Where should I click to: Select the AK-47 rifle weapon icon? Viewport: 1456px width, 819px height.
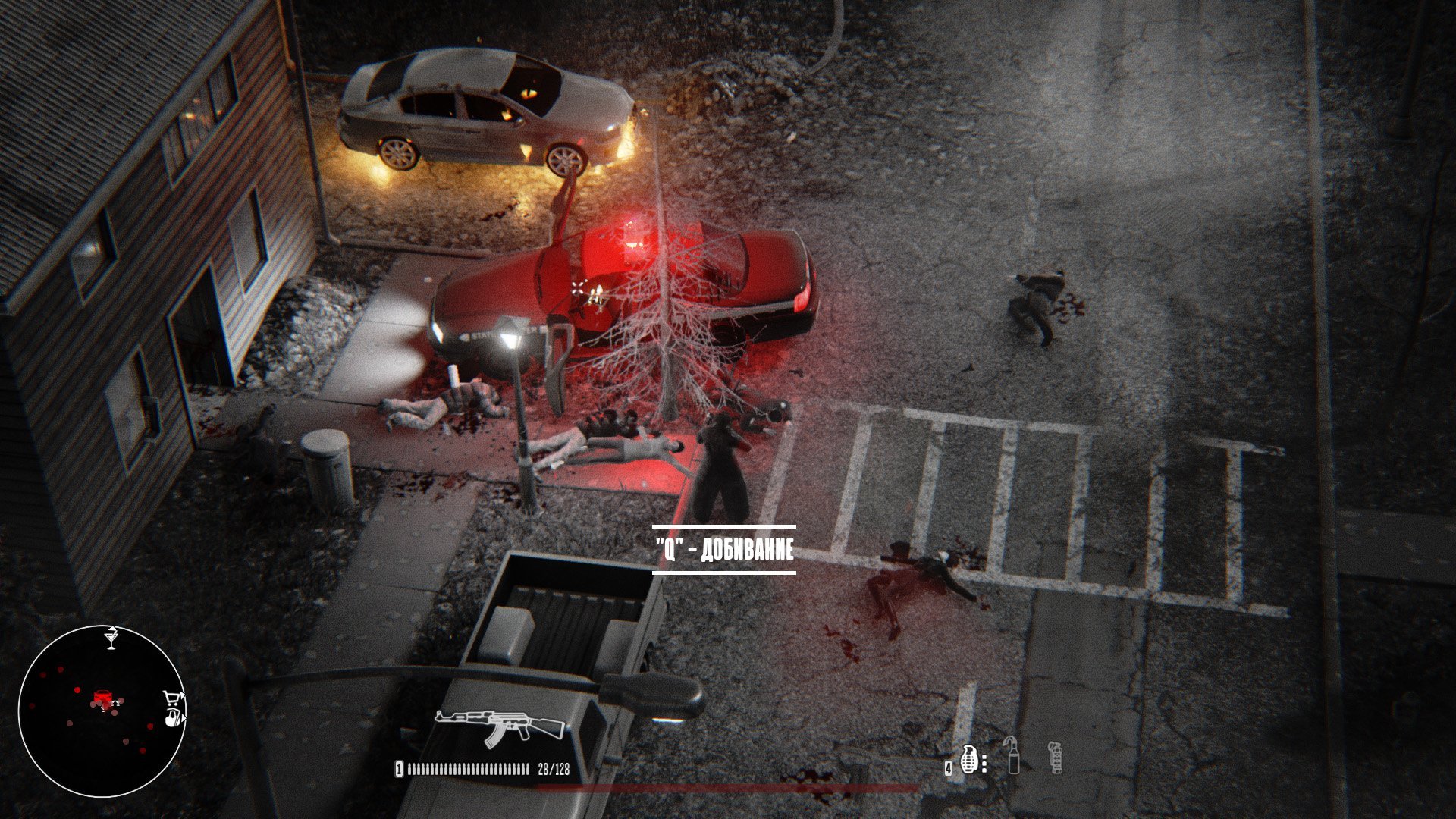point(500,724)
